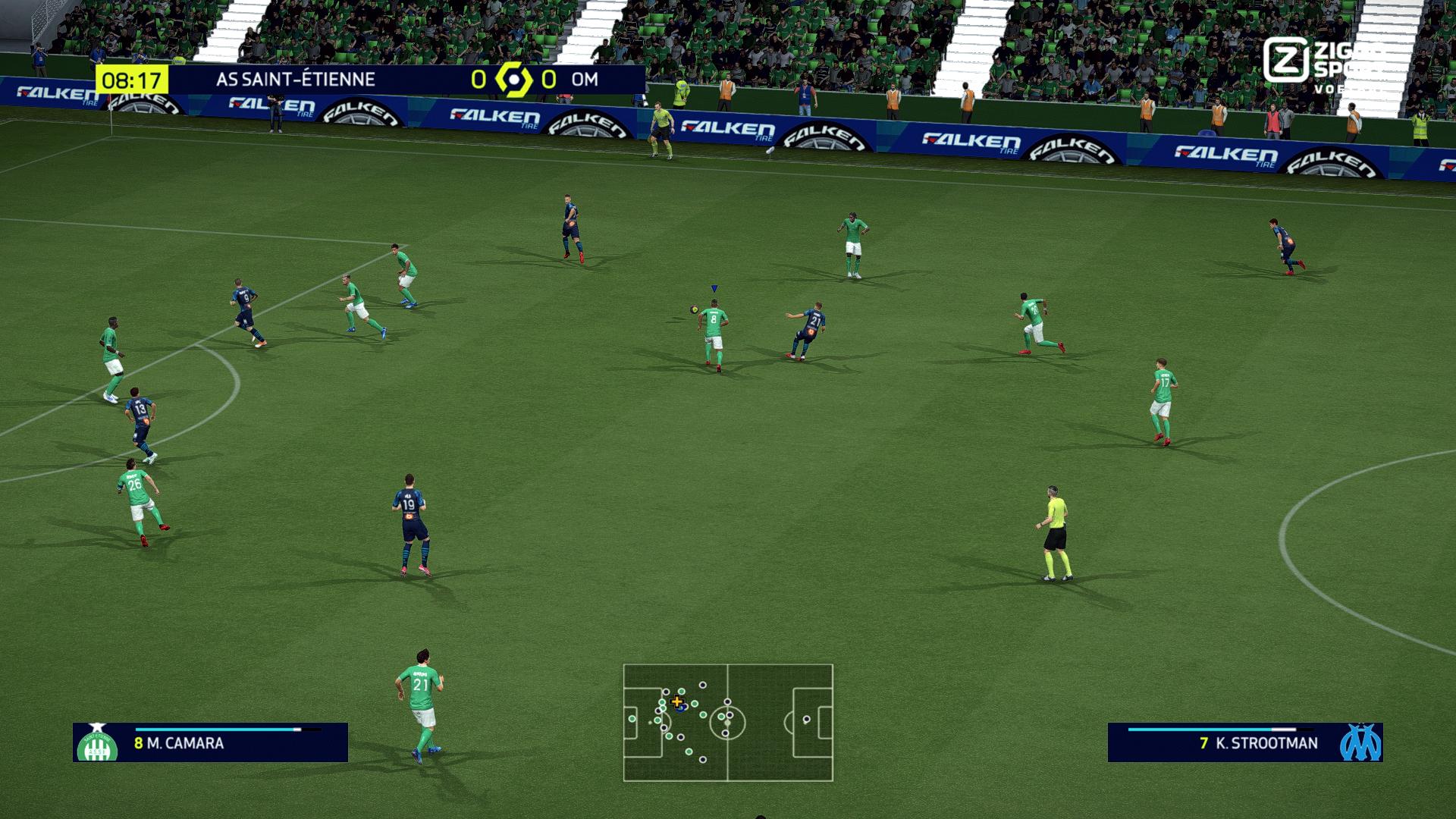Click the Ligue 1 logo on scoreboard
1456x819 pixels.
tap(513, 80)
